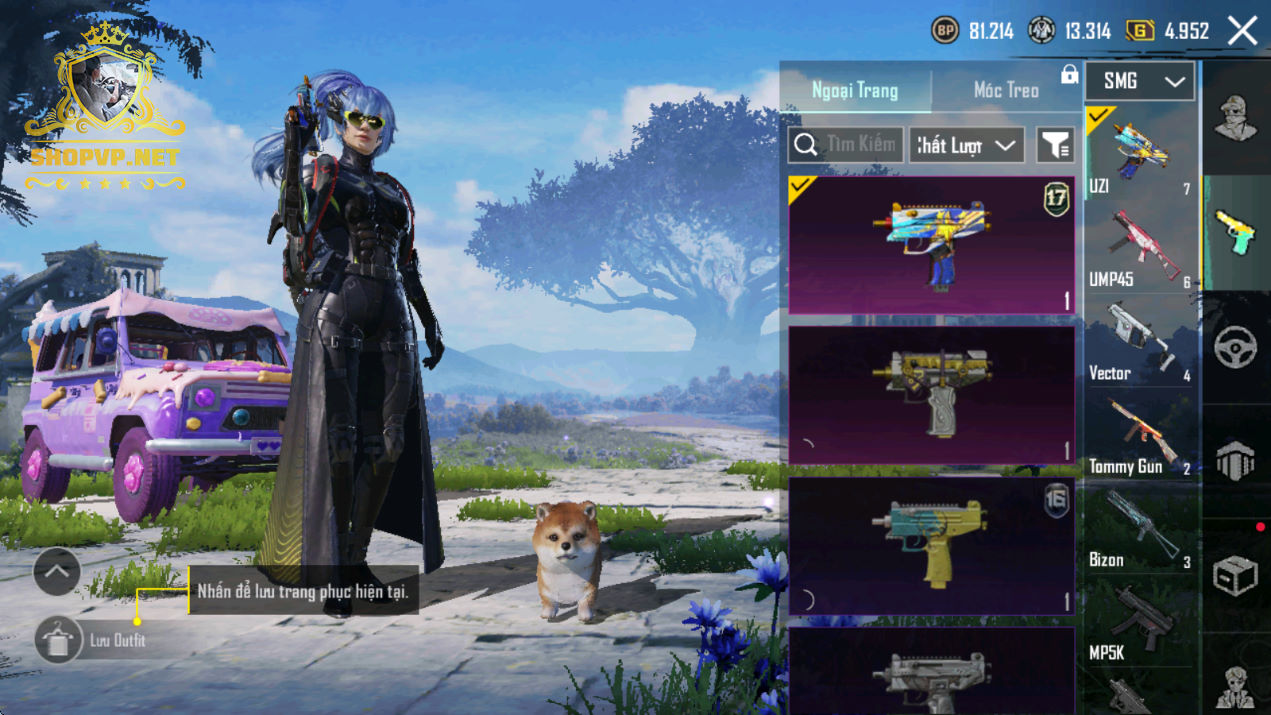Select UZI in the weapon list
This screenshot has height=715, width=1271.
coord(1141,152)
